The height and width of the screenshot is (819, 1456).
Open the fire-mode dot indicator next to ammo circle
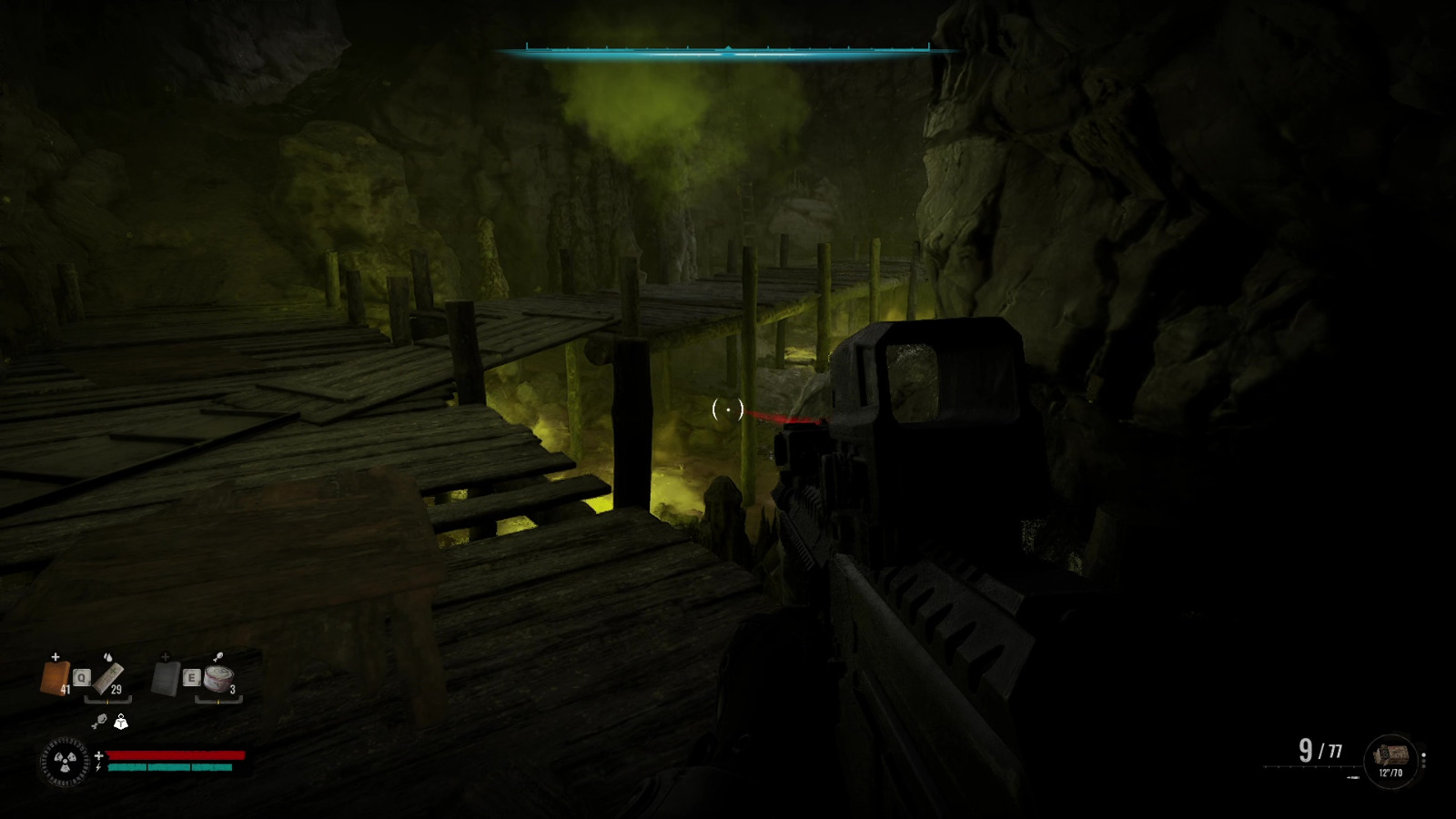[x=1424, y=755]
